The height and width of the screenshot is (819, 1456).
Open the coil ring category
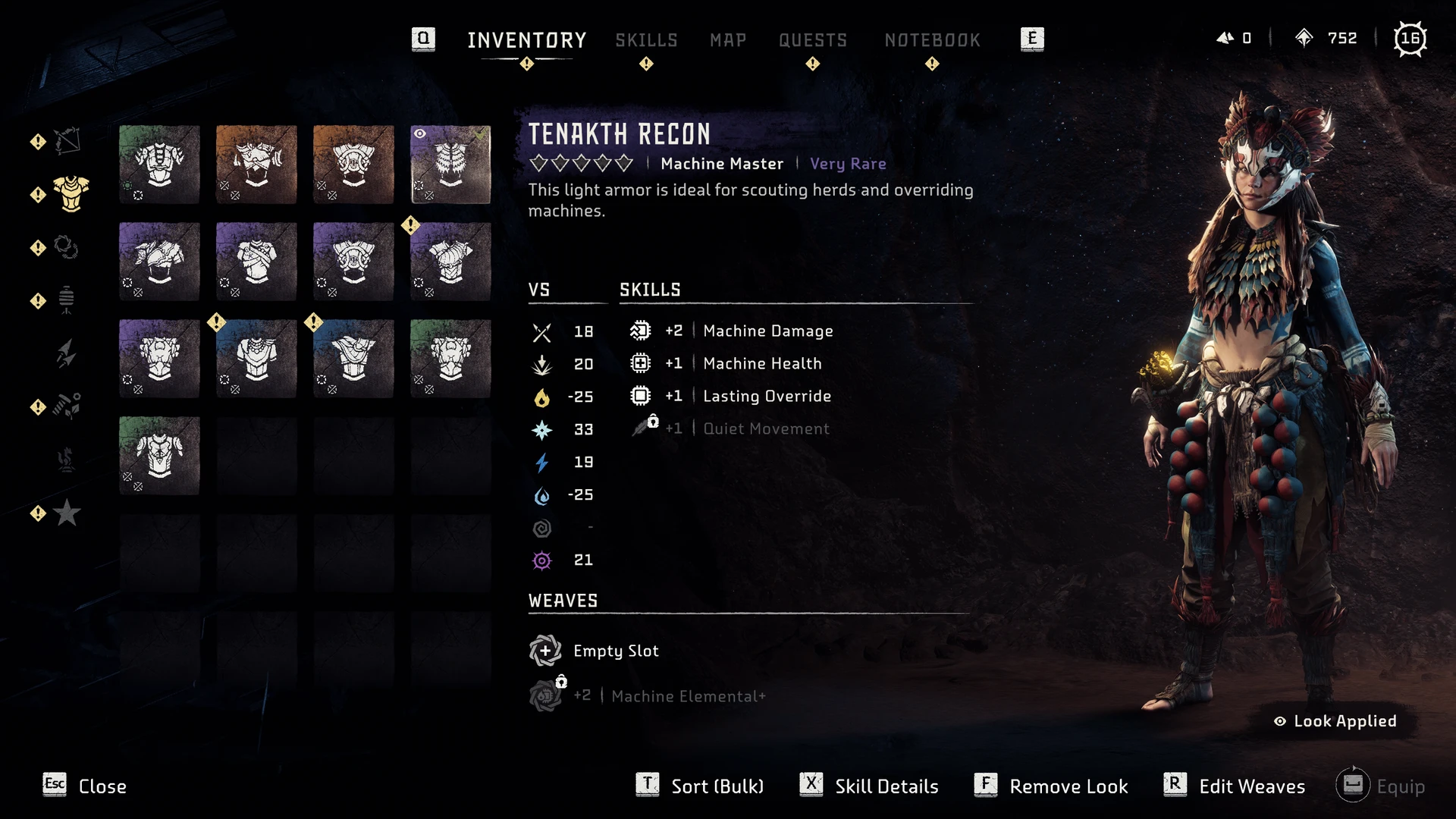click(x=67, y=247)
